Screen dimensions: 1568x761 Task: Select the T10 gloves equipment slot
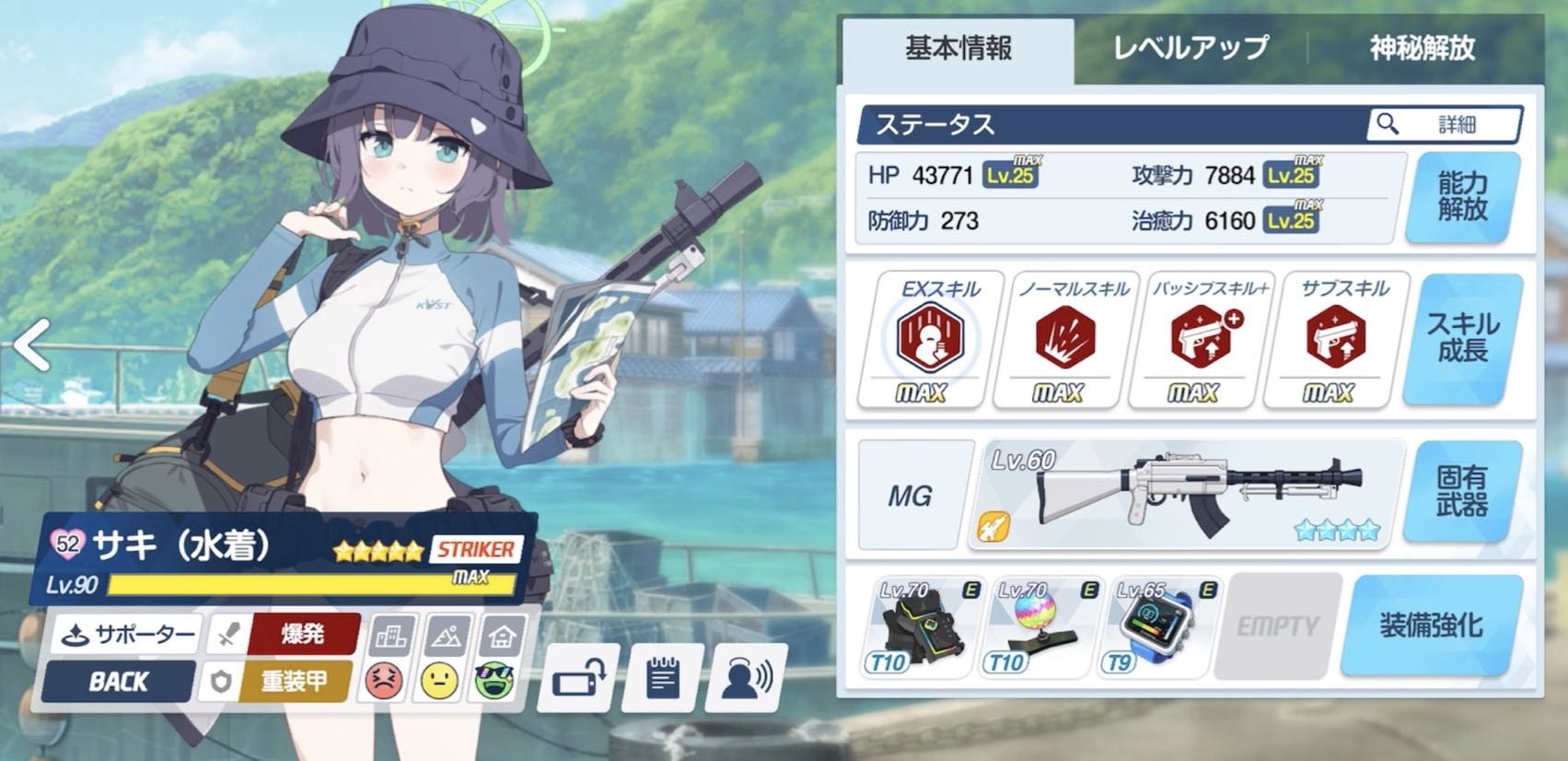[x=922, y=626]
